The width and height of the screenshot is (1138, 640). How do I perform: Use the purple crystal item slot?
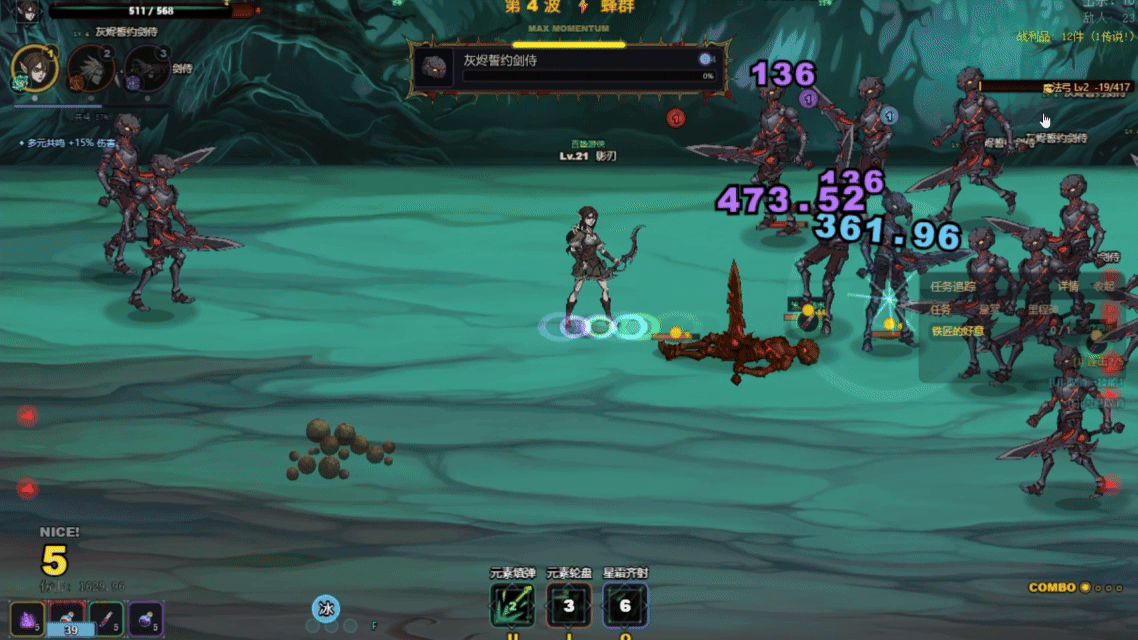(x=27, y=618)
